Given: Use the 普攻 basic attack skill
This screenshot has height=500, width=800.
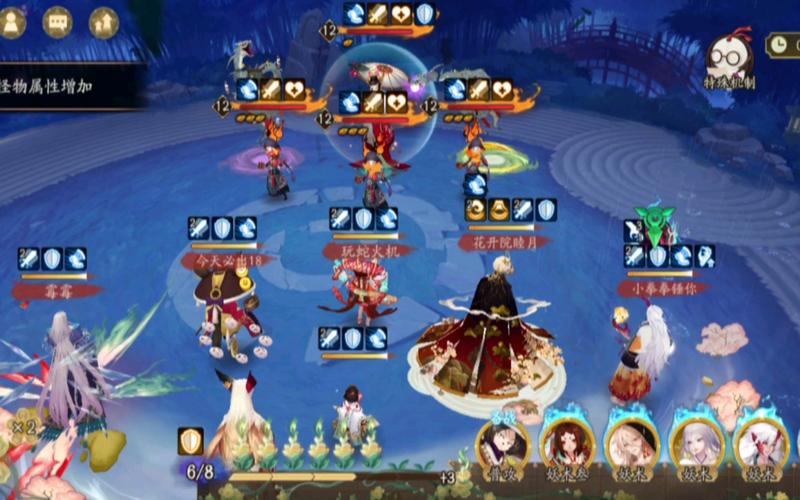Looking at the screenshot, I should pyautogui.click(x=503, y=447).
